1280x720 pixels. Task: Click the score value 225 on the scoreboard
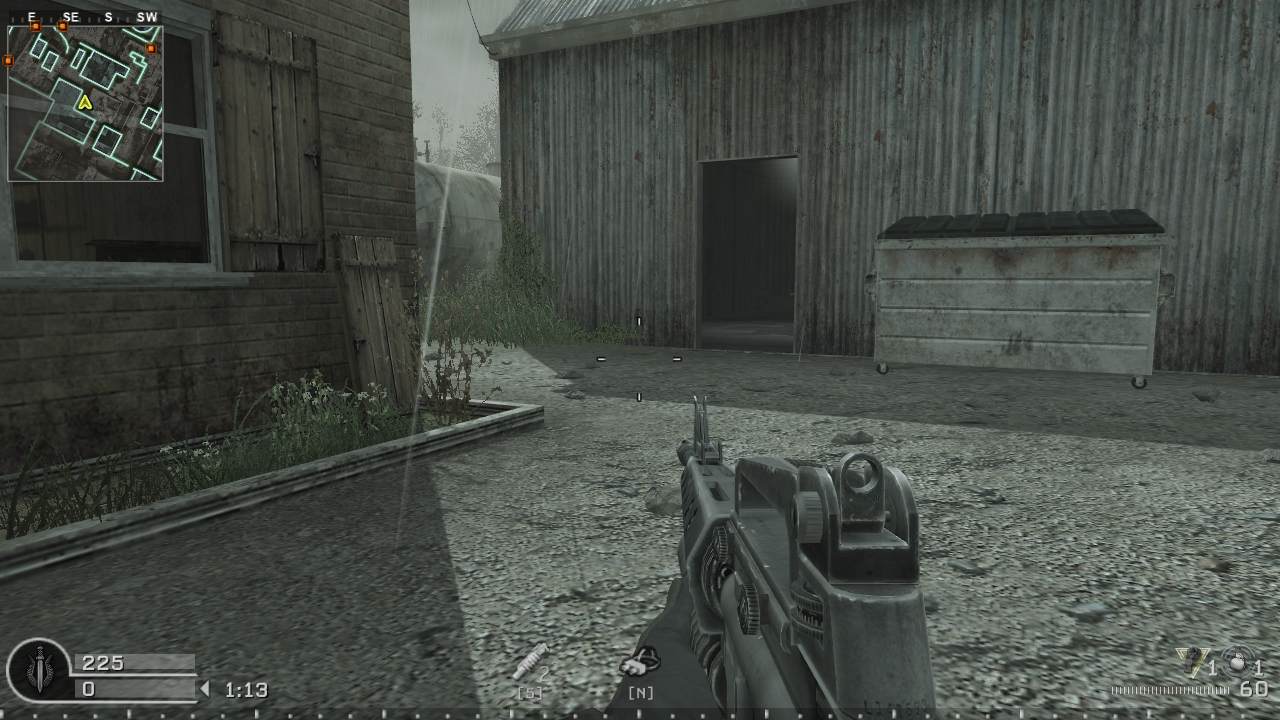coord(103,661)
